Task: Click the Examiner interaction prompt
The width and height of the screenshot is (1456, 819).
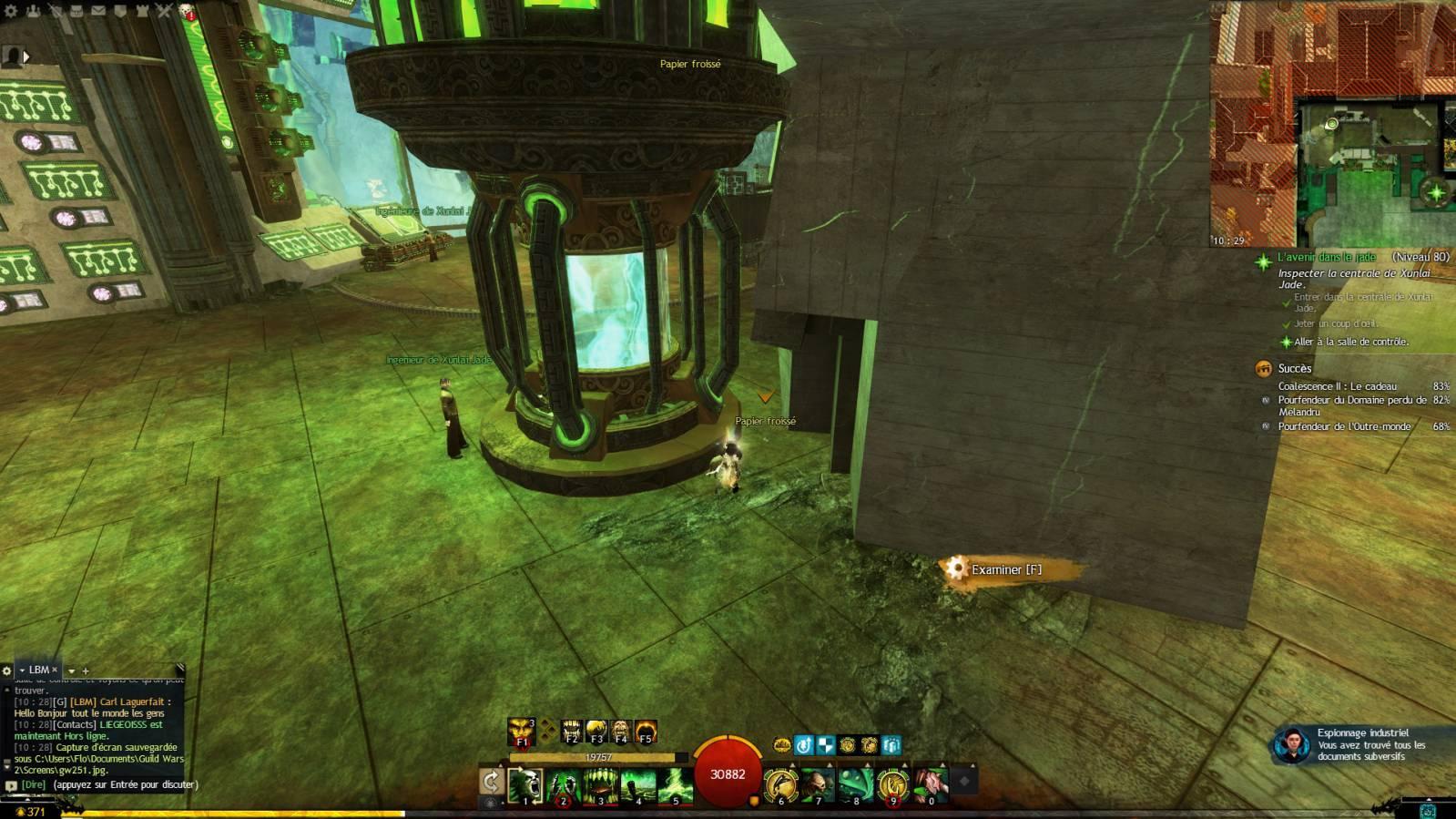Action: (x=1005, y=569)
